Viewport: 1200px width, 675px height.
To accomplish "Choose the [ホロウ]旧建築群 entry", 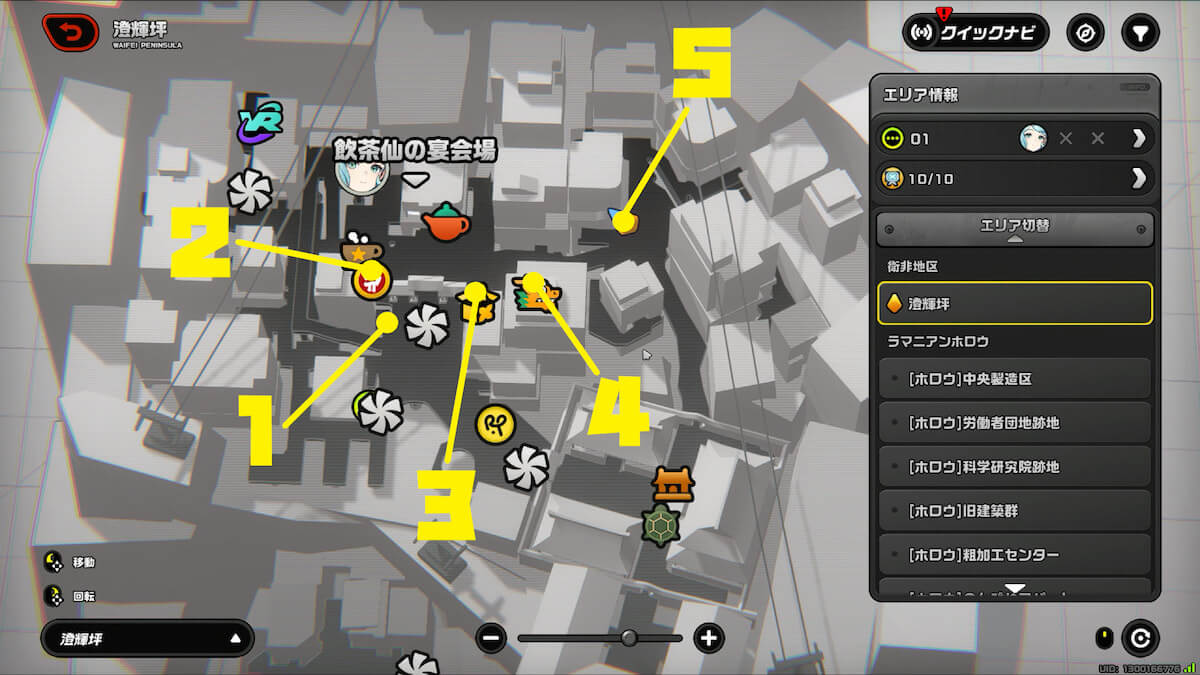I will point(1014,511).
